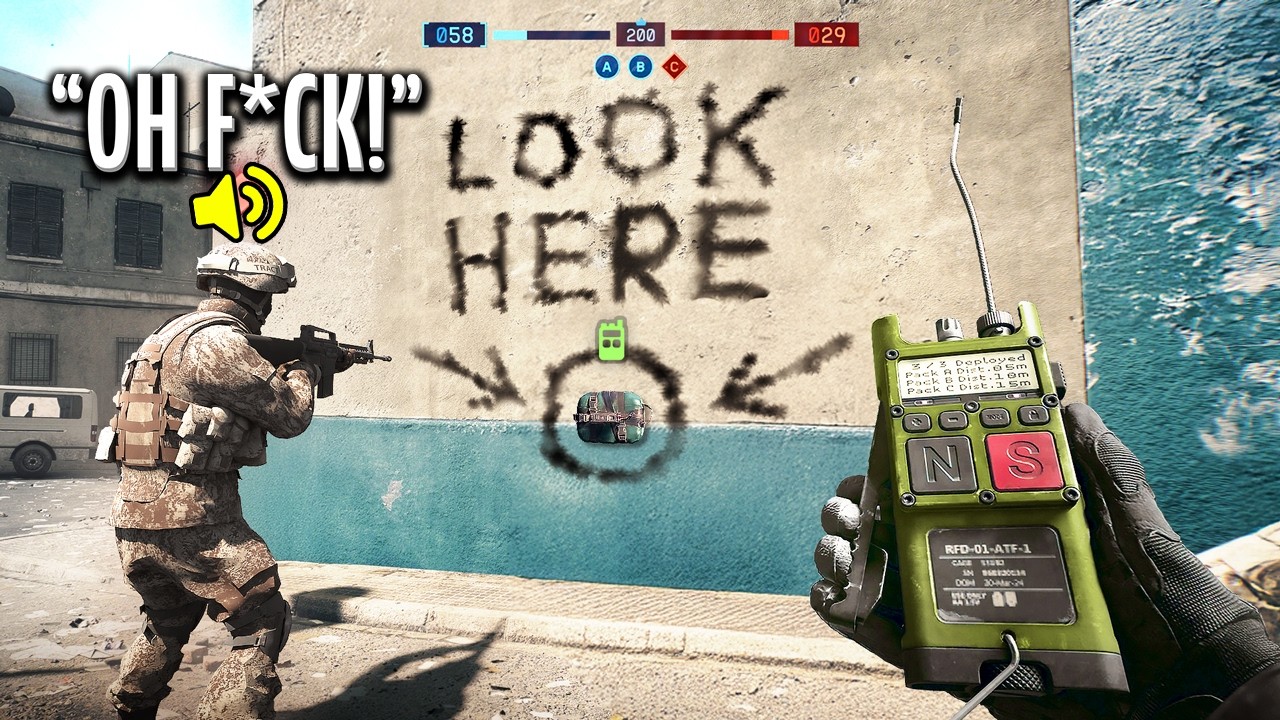Select the blue objective A flag icon
The width and height of the screenshot is (1280, 720).
pyautogui.click(x=607, y=67)
